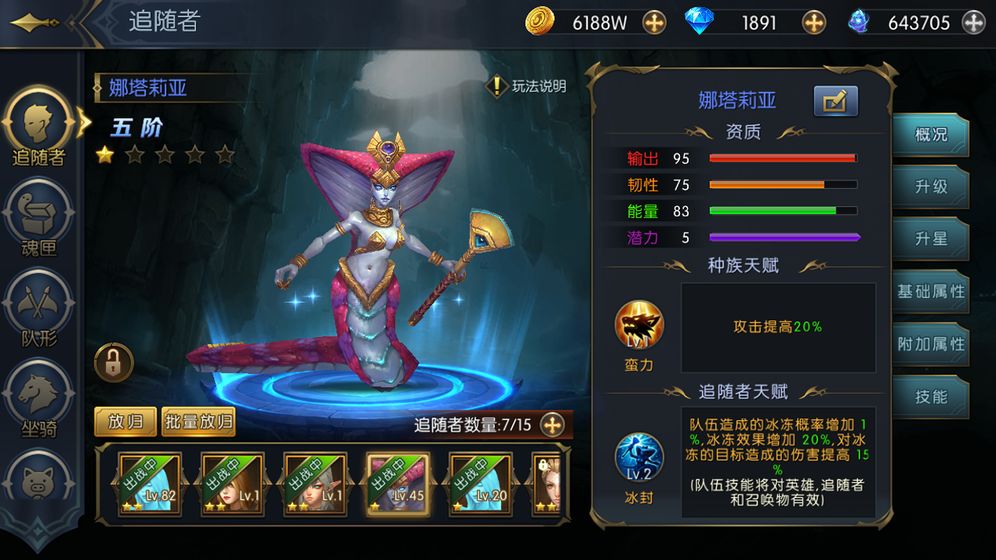Toggle the padlock on the follower

click(113, 362)
